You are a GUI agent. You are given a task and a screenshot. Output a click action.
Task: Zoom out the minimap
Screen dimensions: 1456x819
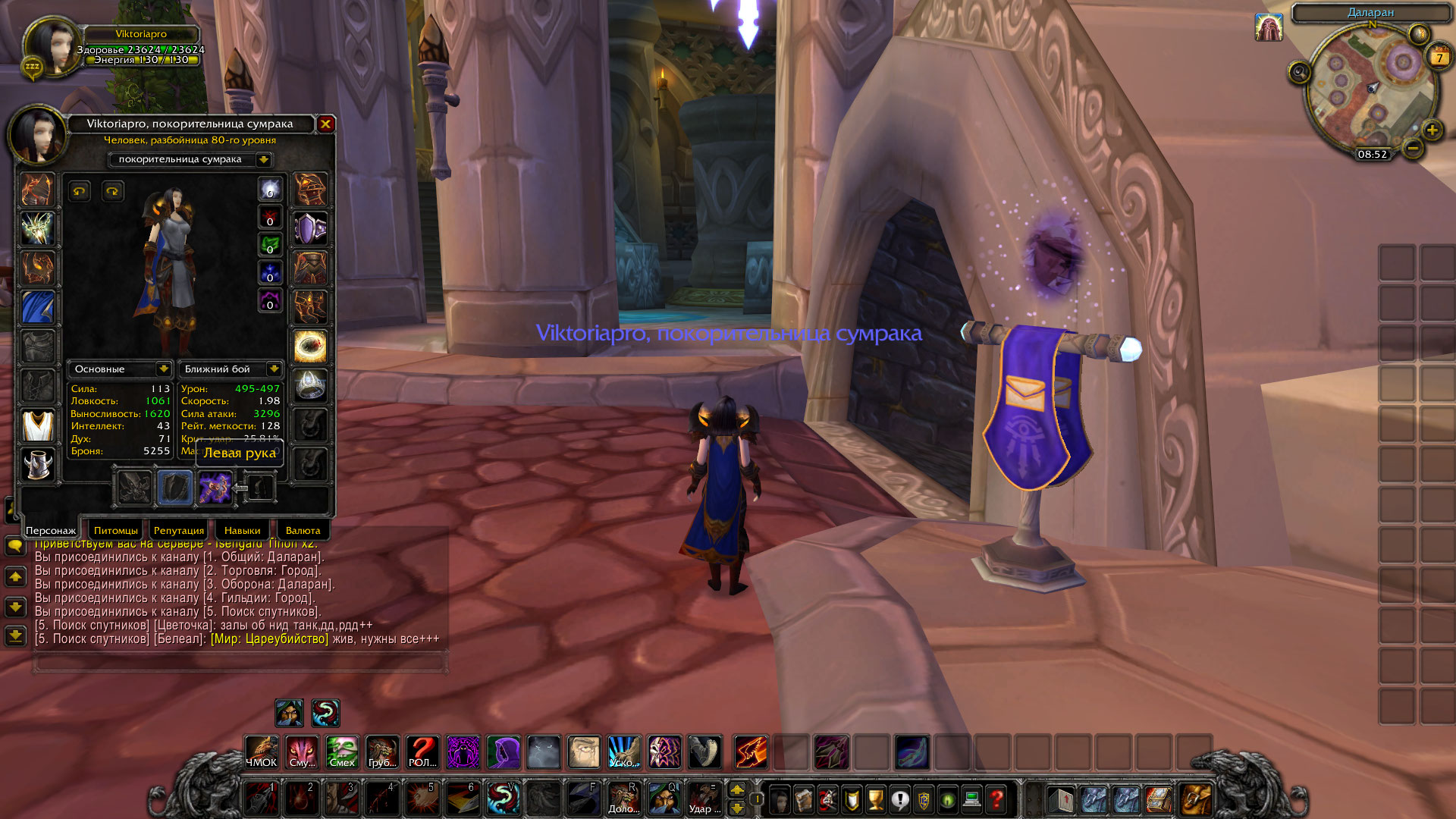[x=1412, y=149]
